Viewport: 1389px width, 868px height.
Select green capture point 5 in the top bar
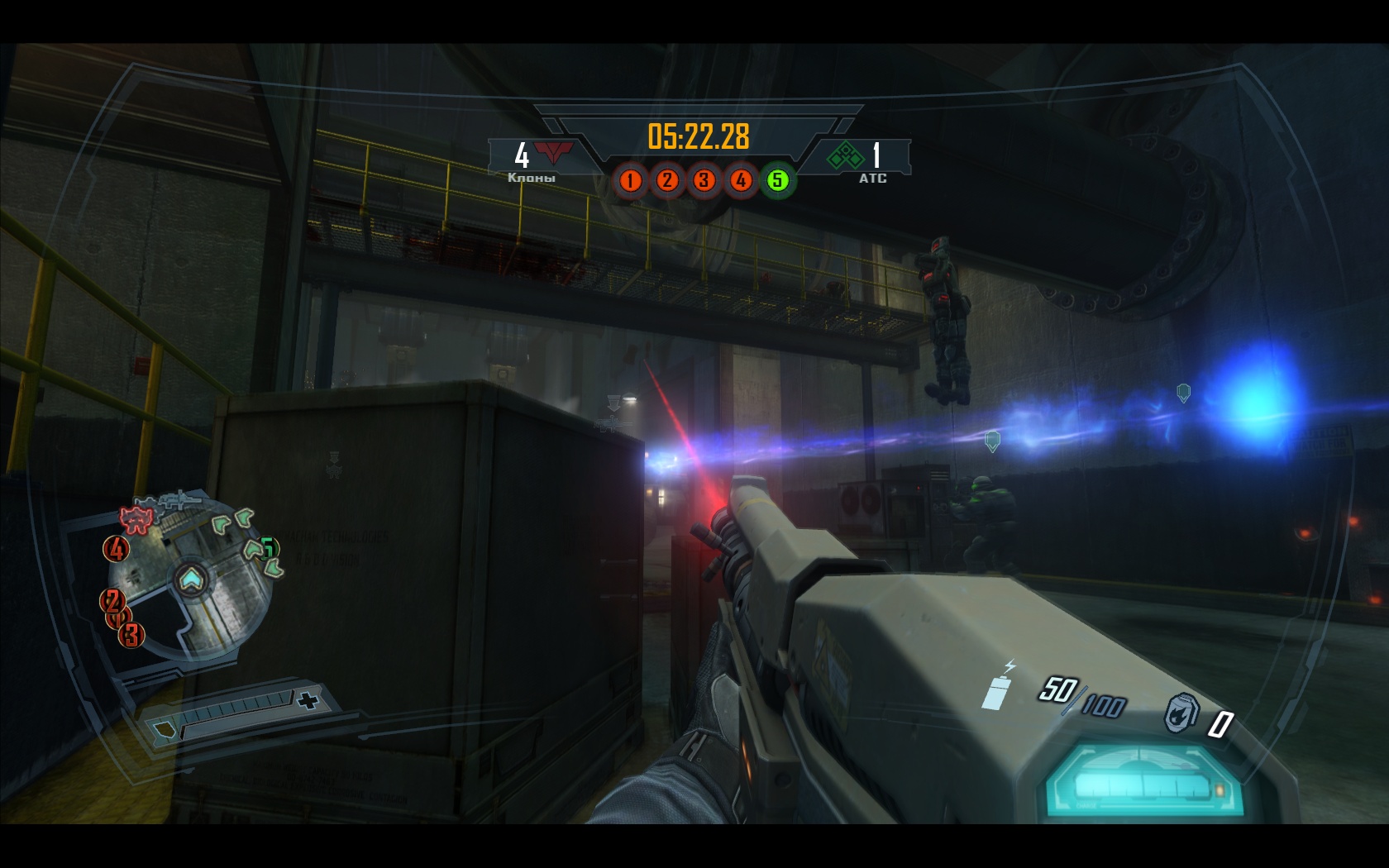(x=777, y=180)
